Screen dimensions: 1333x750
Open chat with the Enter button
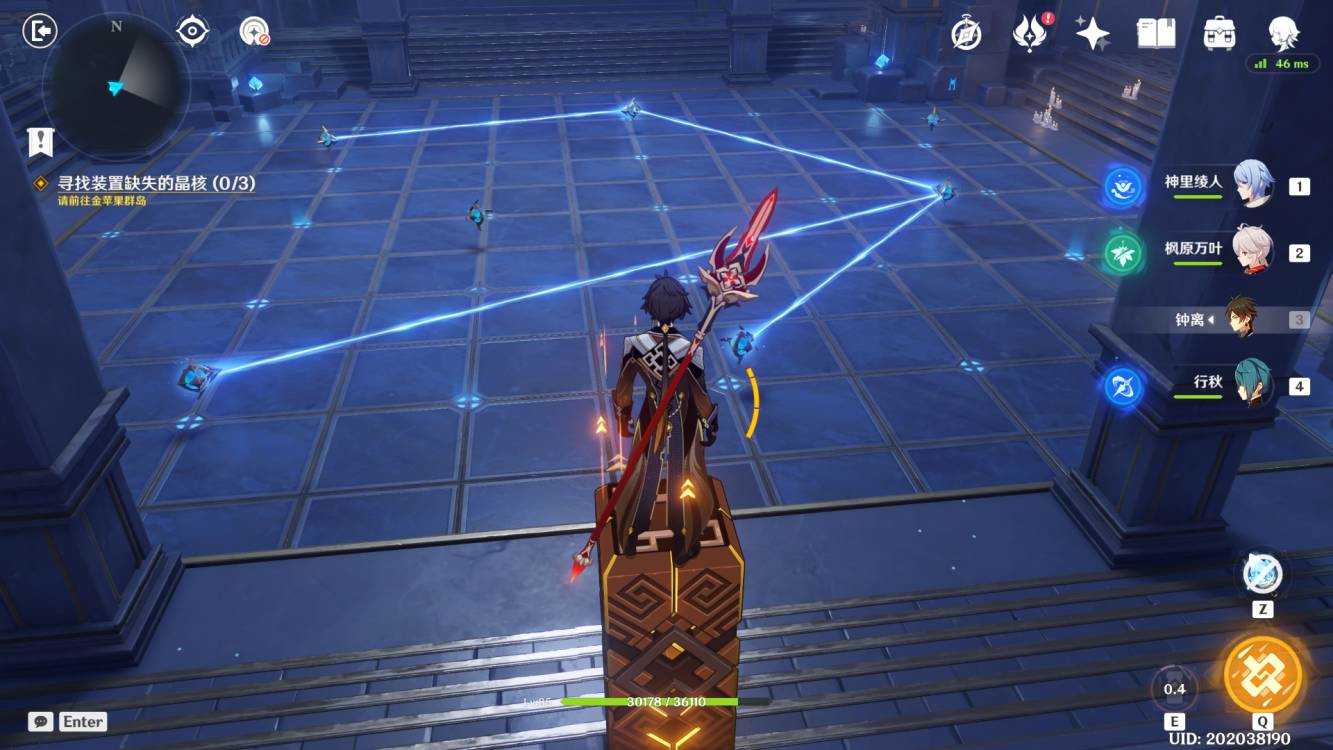tap(68, 721)
